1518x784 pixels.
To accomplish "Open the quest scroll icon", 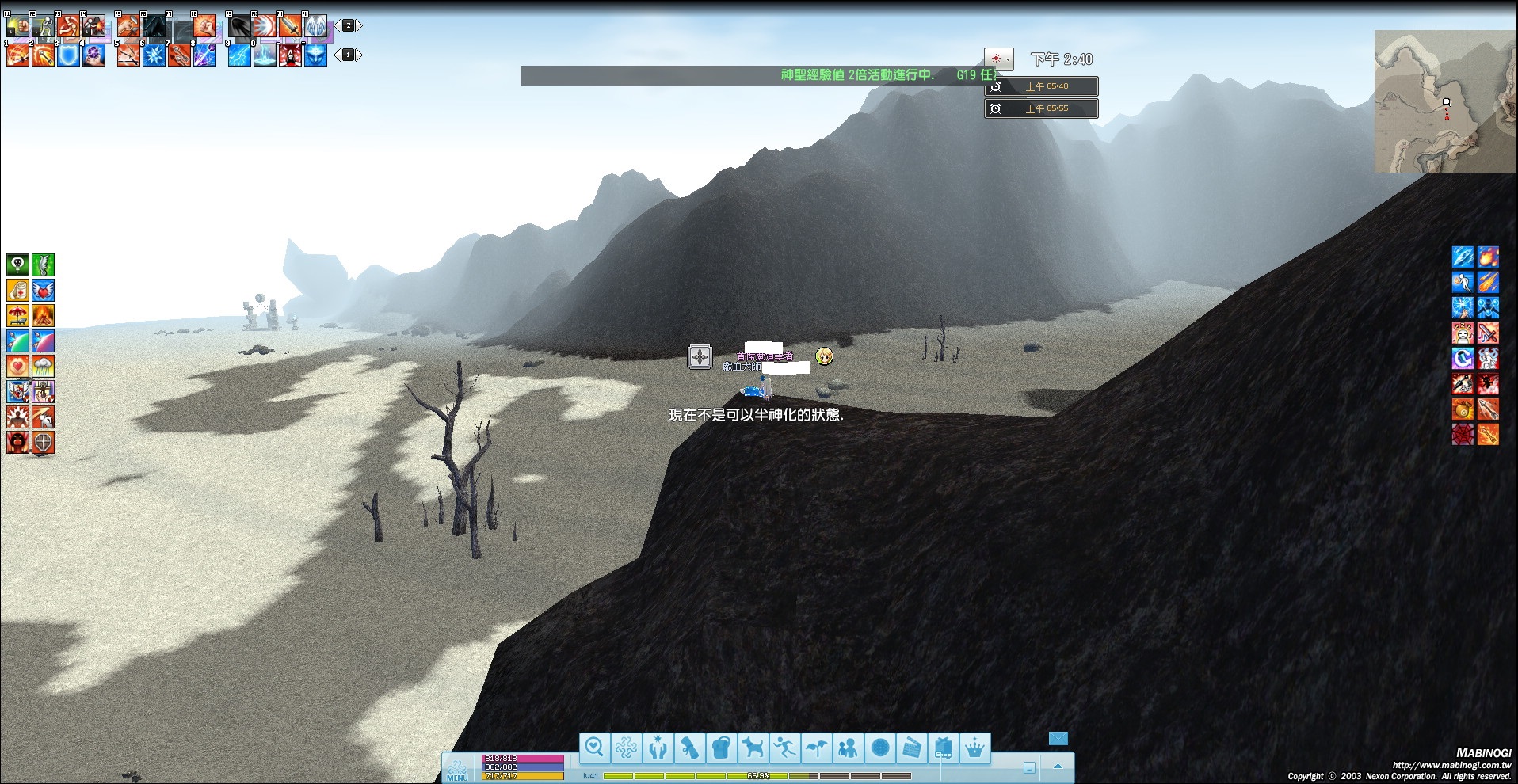I will click(x=689, y=747).
